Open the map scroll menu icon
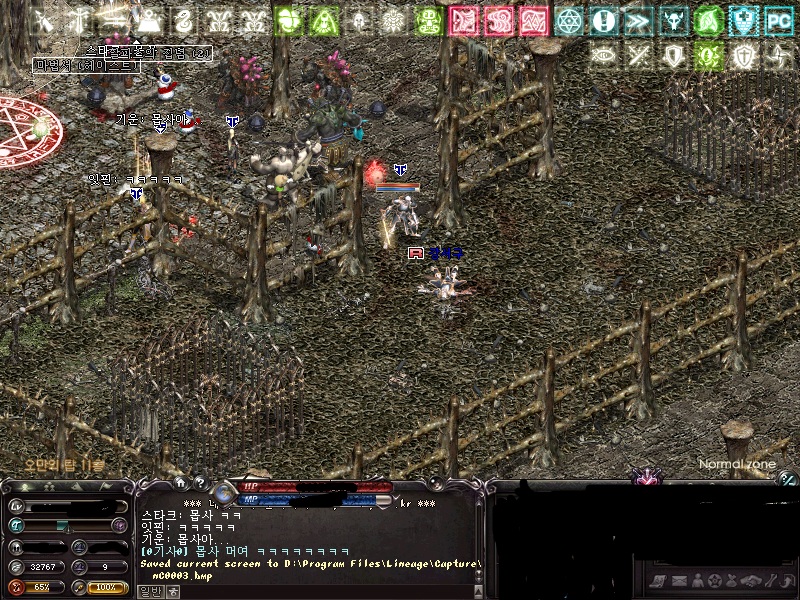Viewport: 800px width, 600px height. (x=656, y=580)
